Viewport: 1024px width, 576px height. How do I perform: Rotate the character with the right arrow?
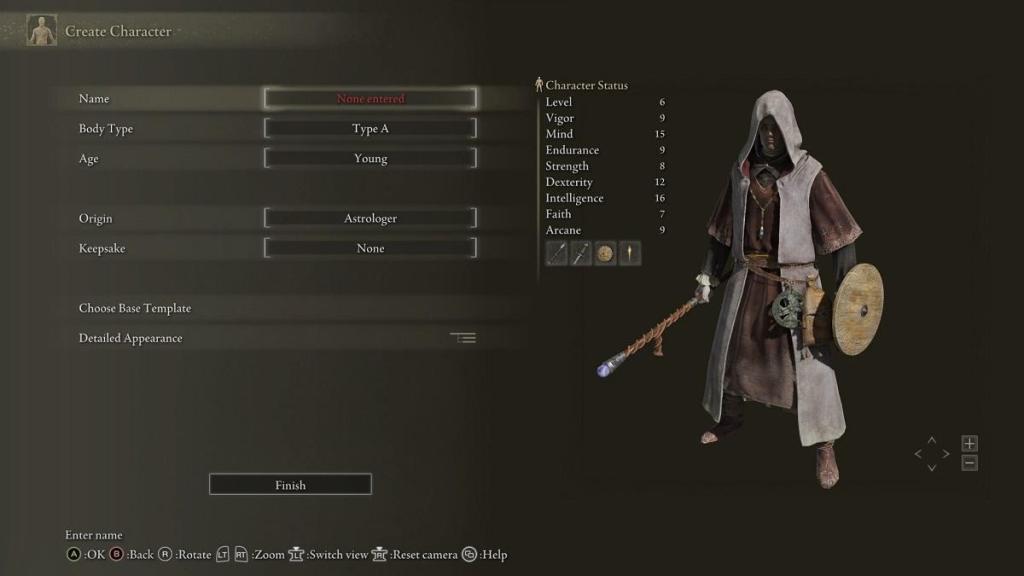click(946, 454)
